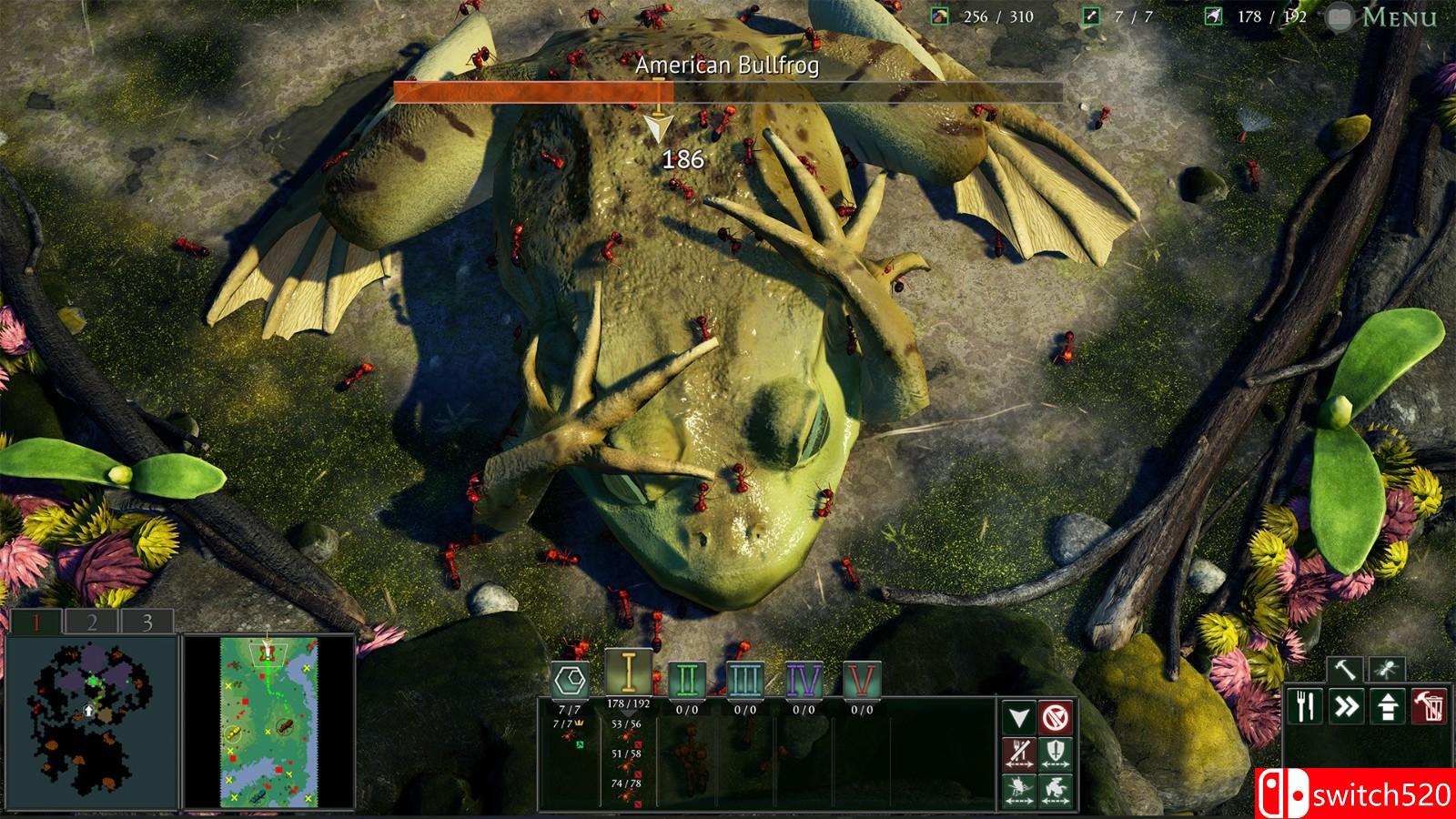Open the hammer build panel icon
The image size is (1456, 819).
pos(1343,669)
